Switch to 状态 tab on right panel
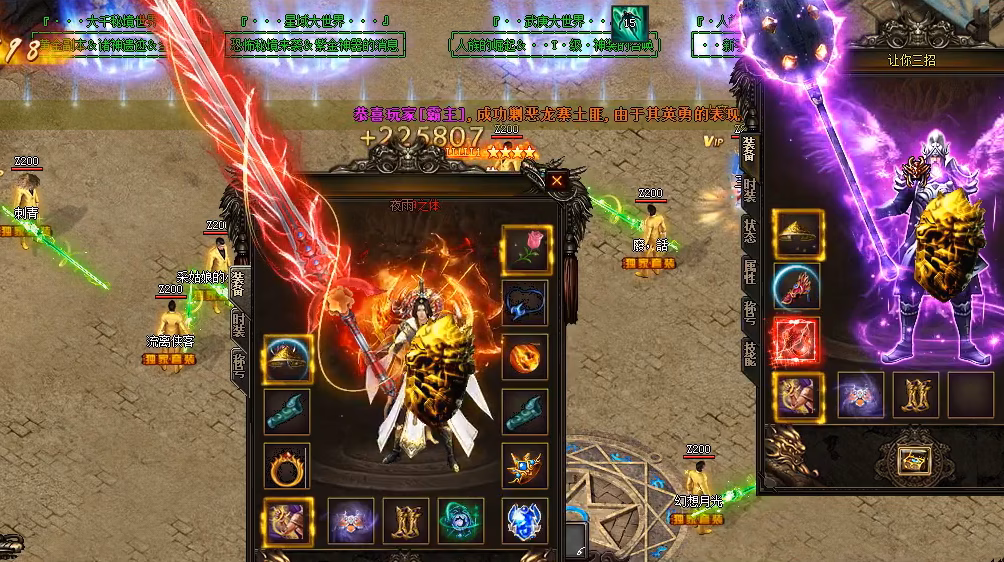1004x562 pixels. click(749, 232)
